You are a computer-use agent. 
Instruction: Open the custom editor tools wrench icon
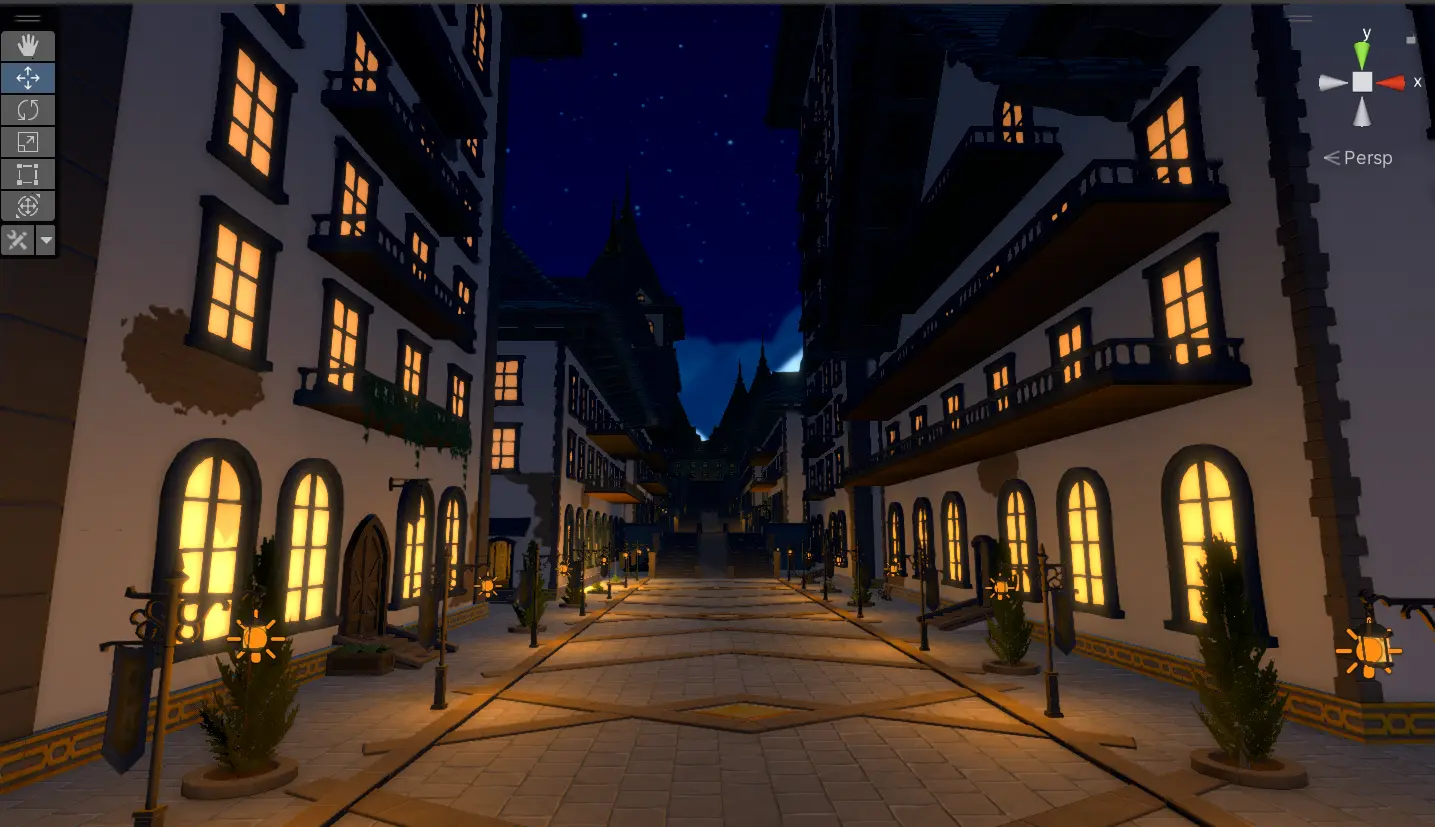pos(18,240)
